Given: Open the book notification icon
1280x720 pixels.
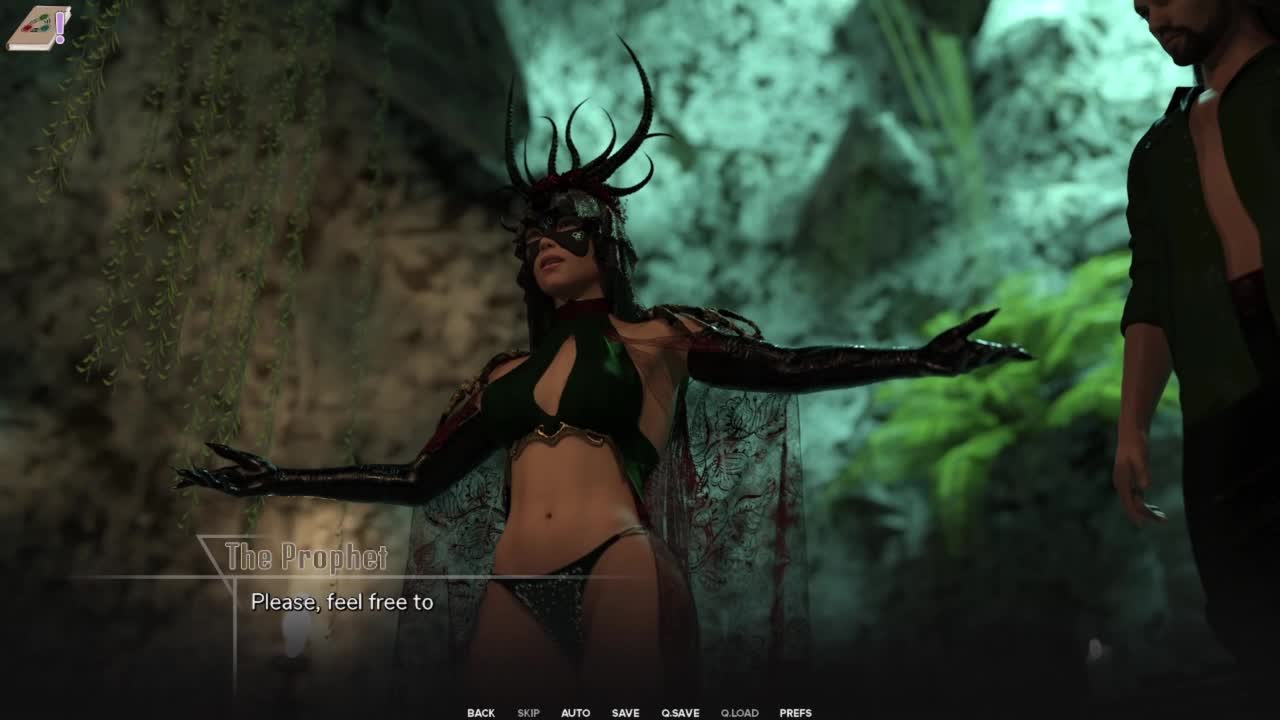Looking at the screenshot, I should 38,27.
